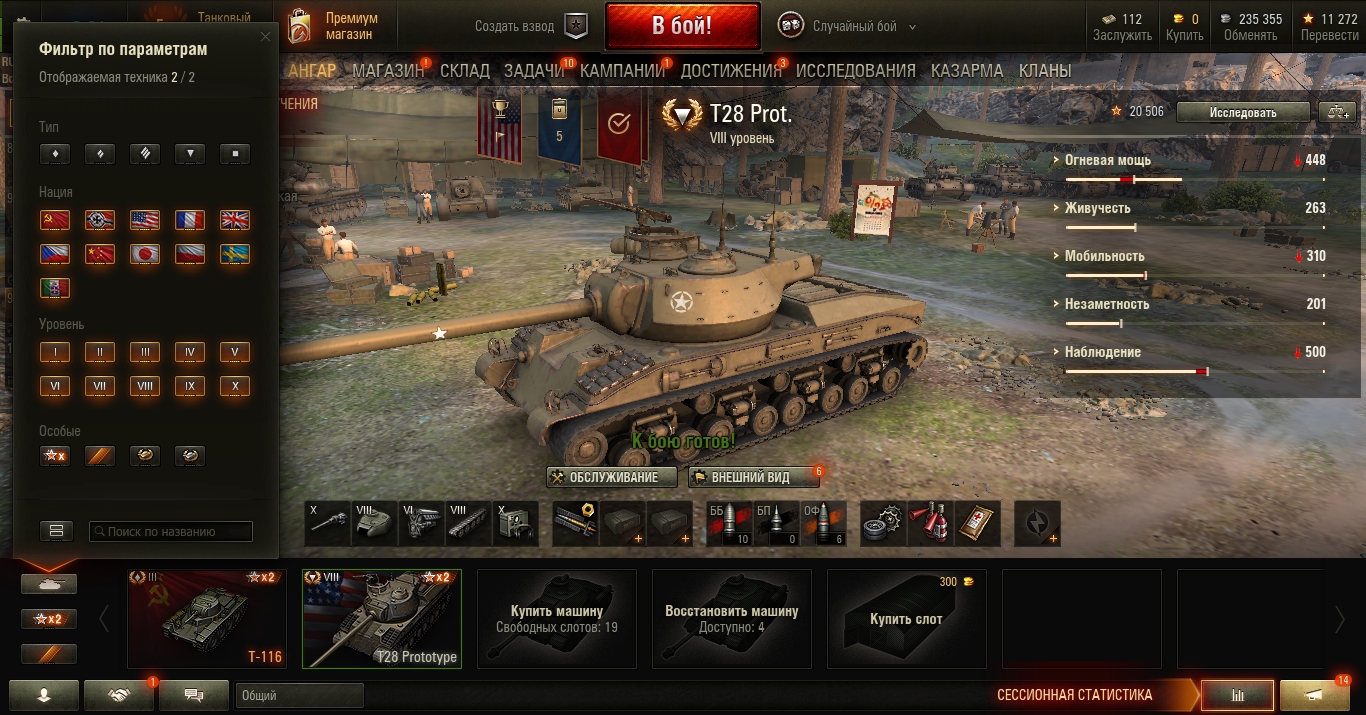
Task: Select the Купить слот tile
Action: pos(906,619)
